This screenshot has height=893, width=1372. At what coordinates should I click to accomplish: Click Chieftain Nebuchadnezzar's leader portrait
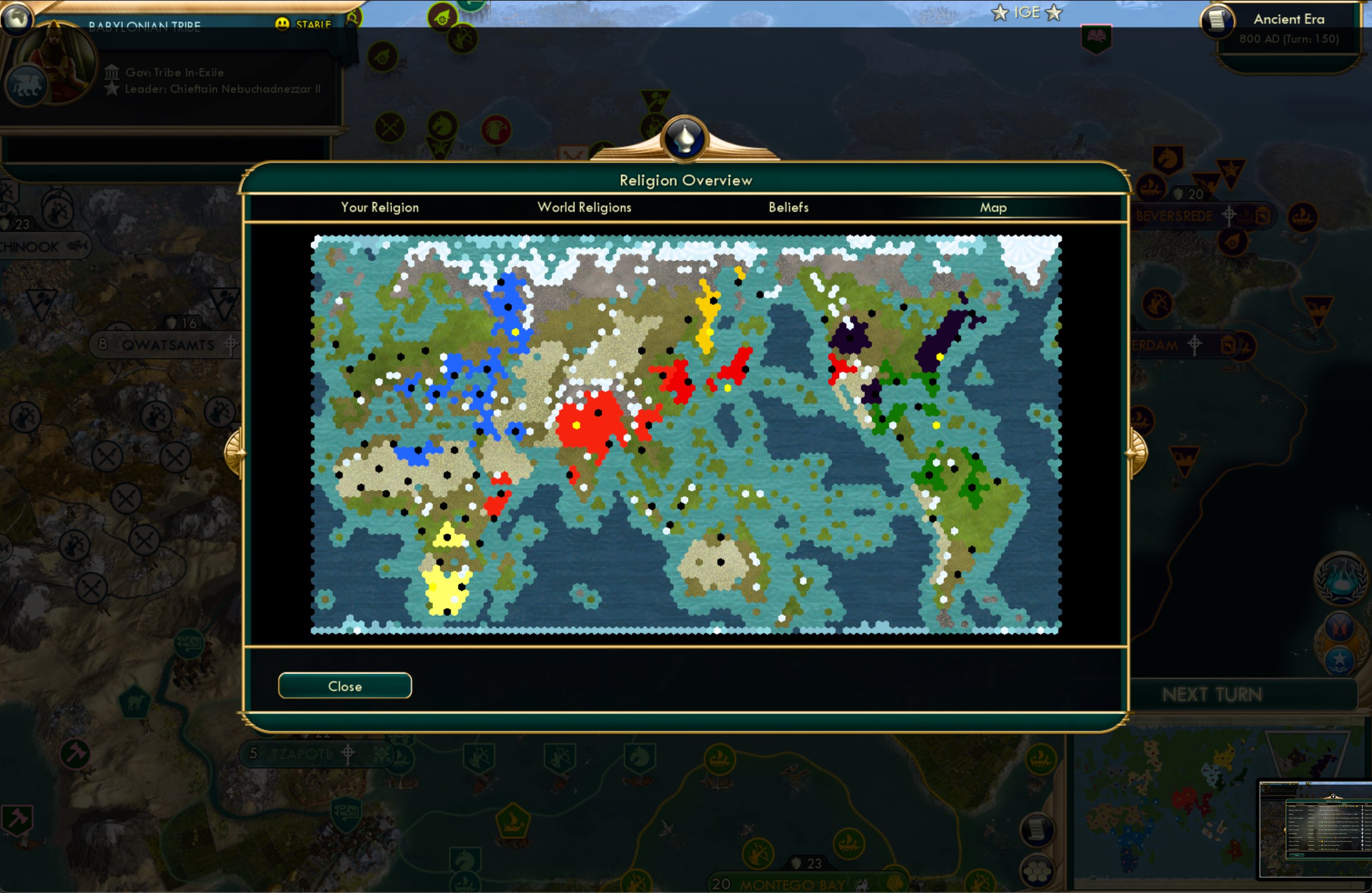tap(58, 63)
